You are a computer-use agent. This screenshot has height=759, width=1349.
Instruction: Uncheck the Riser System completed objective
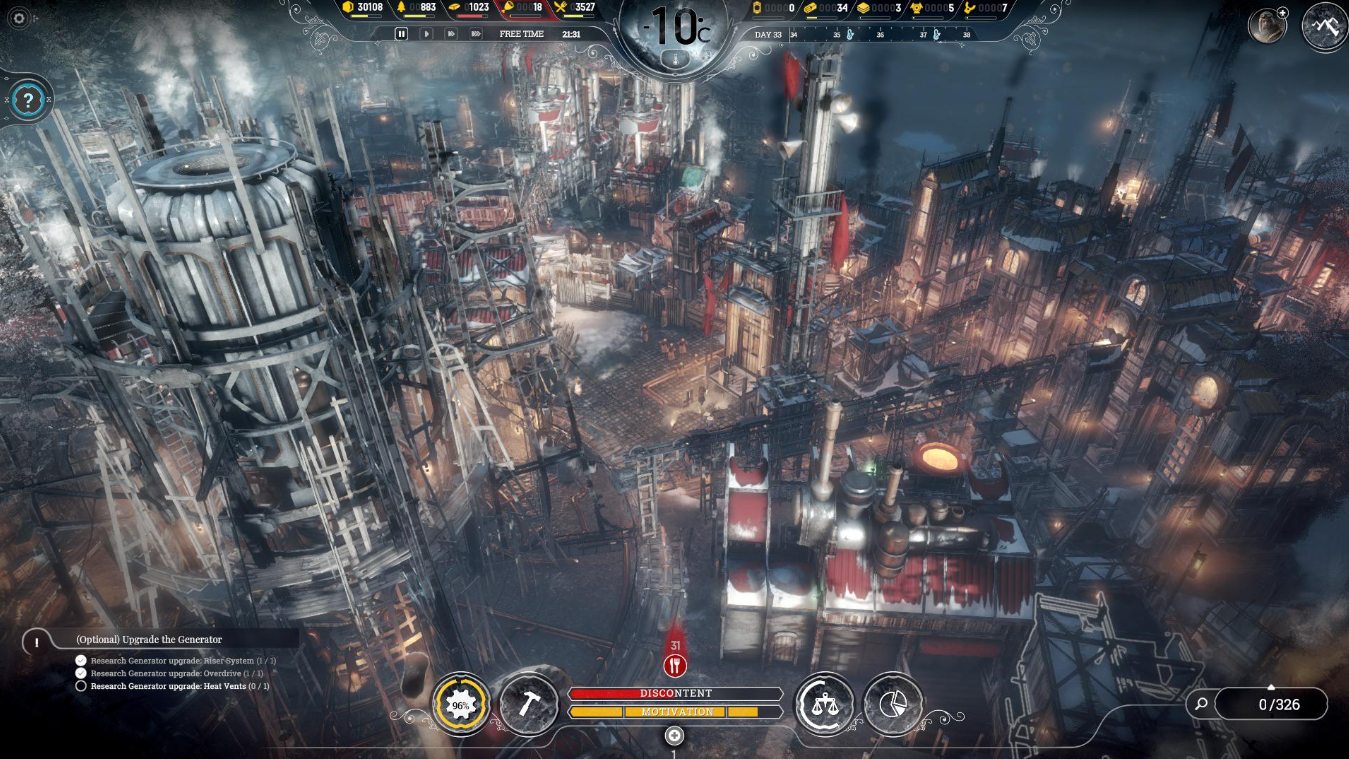coord(79,659)
